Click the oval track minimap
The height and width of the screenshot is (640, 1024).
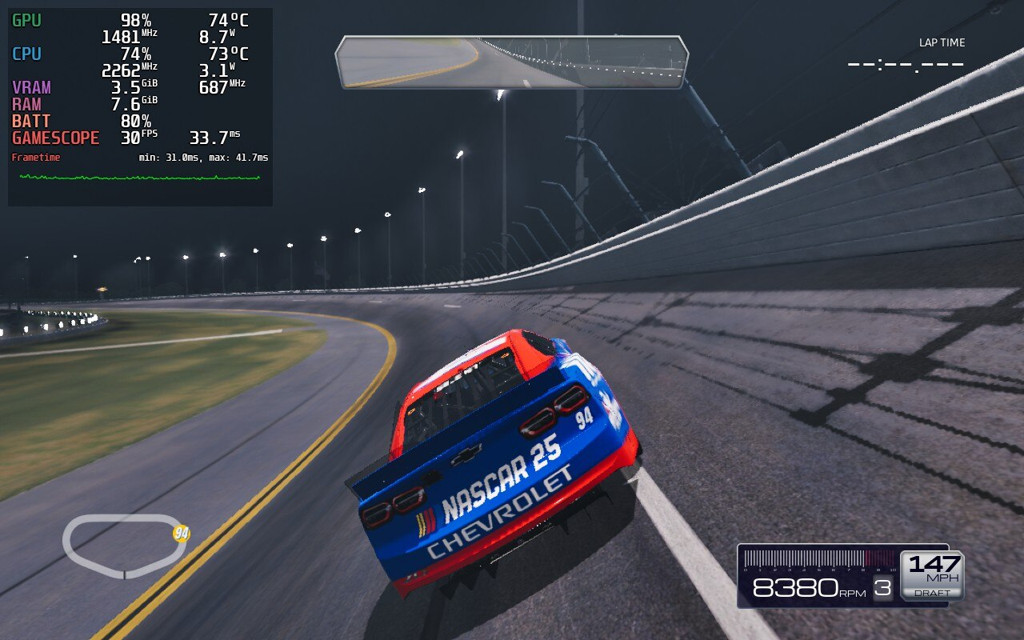(124, 545)
